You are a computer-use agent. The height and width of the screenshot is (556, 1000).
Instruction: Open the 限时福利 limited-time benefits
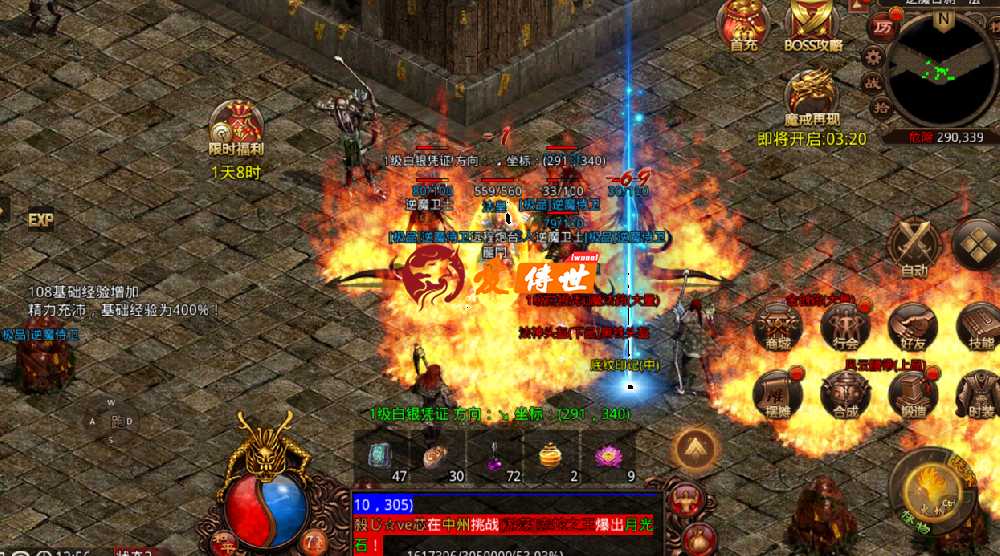[x=236, y=127]
